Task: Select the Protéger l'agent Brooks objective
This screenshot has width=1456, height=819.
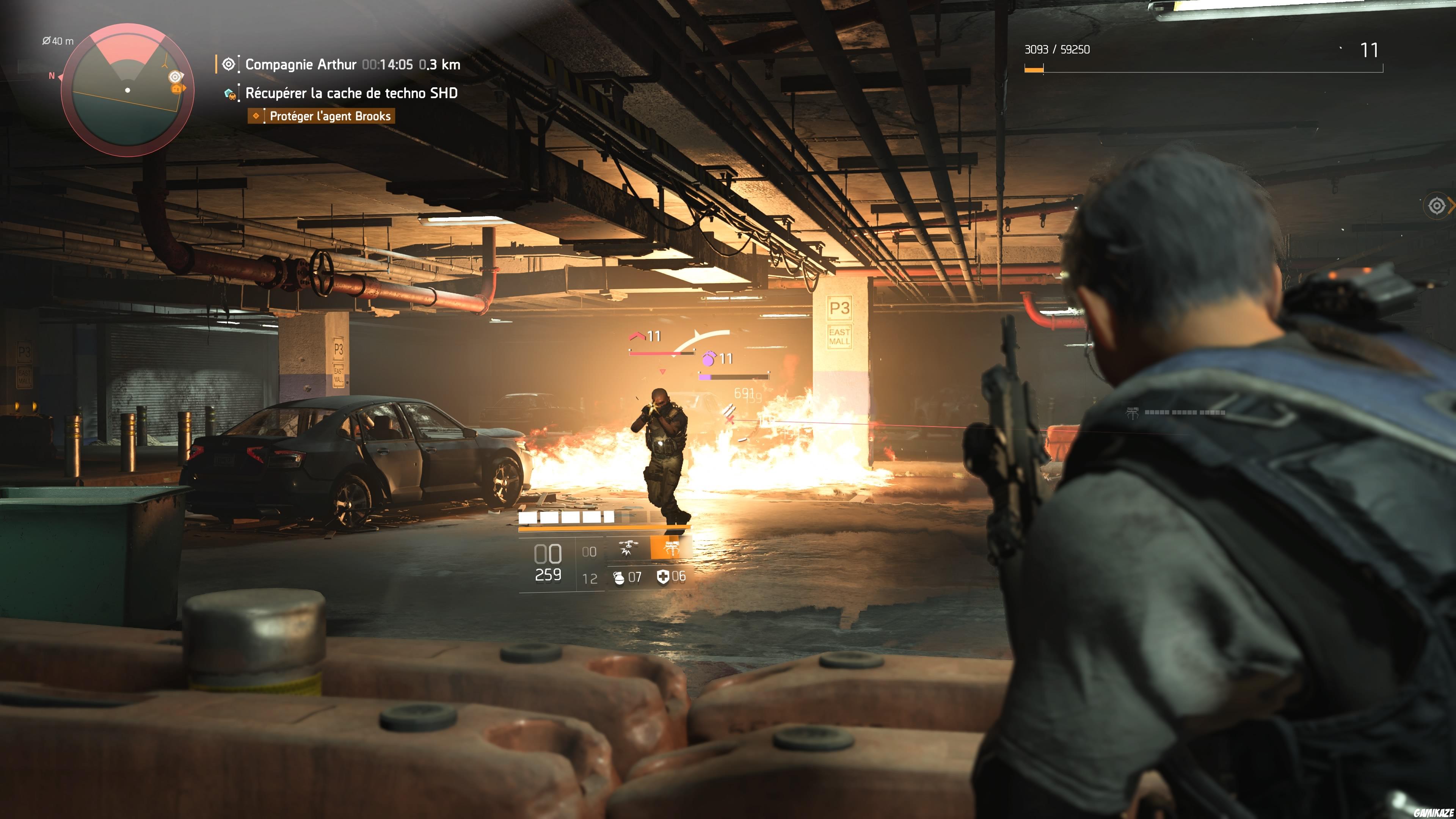Action: (329, 115)
